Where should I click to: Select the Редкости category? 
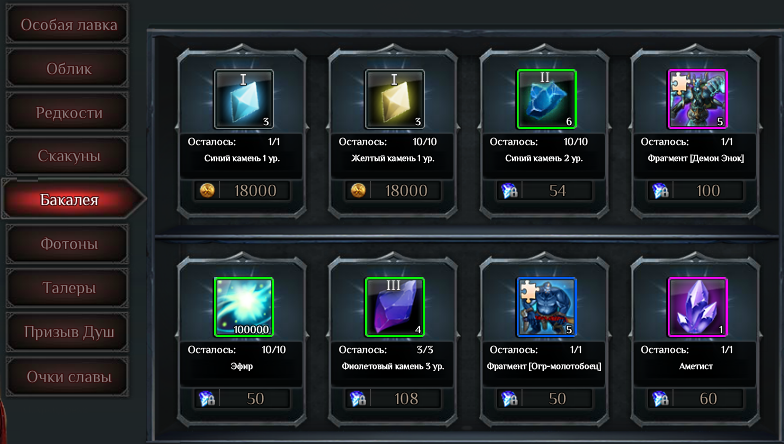pyautogui.click(x=68, y=113)
